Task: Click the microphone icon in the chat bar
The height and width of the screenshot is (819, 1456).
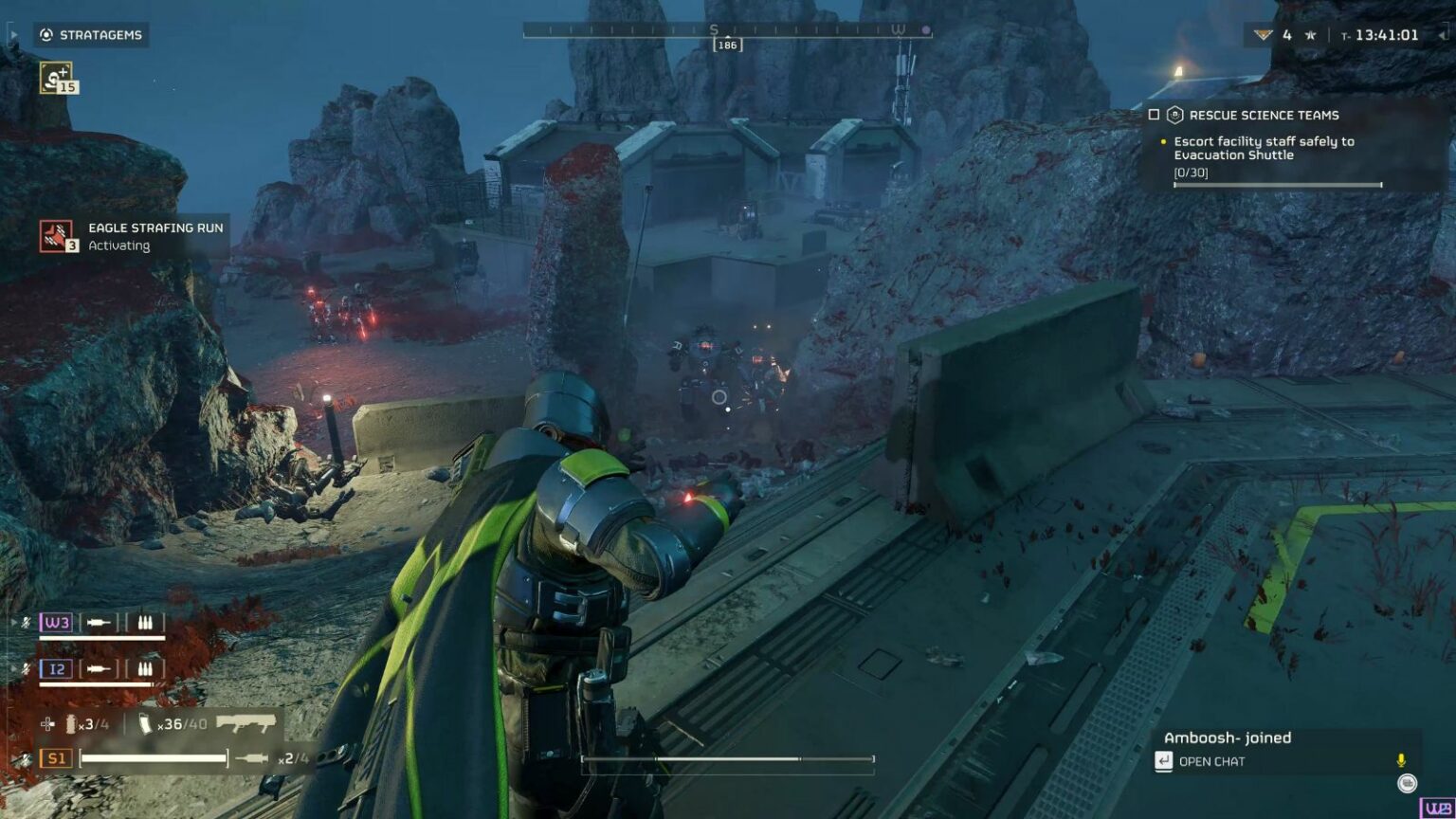Action: coord(1401,760)
